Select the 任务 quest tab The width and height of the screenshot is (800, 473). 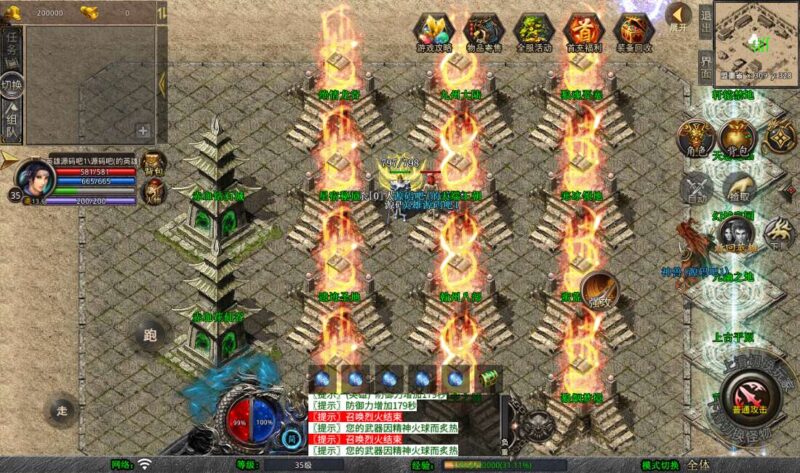tap(12, 44)
